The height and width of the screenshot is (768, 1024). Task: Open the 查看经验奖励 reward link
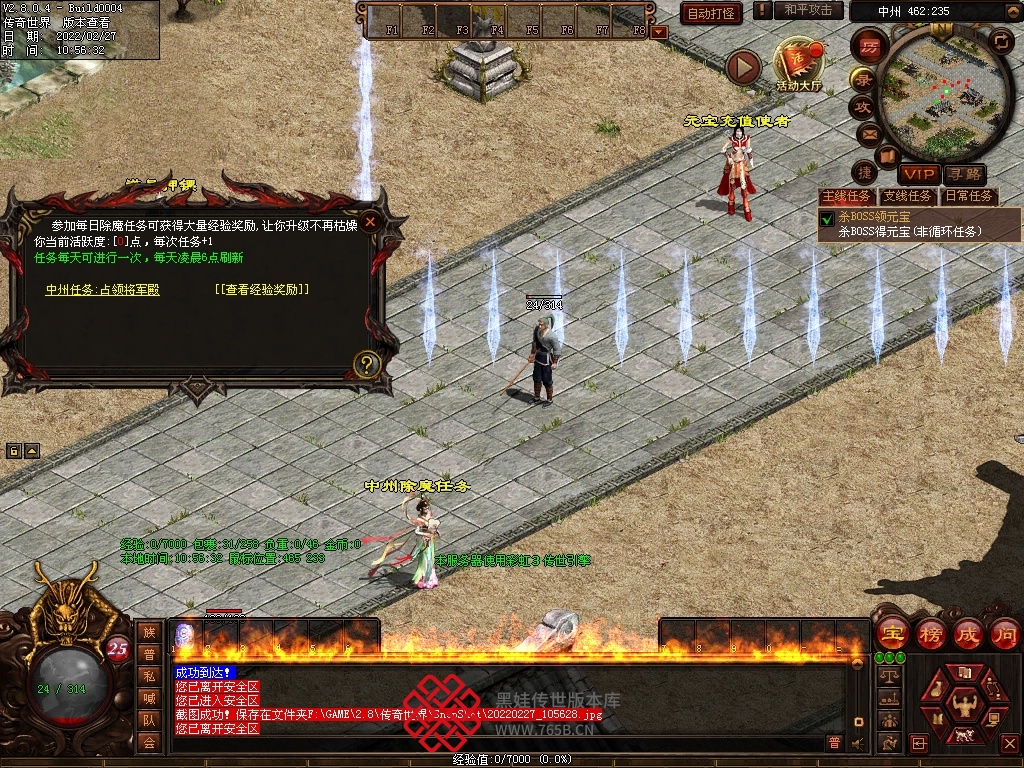pyautogui.click(x=262, y=290)
